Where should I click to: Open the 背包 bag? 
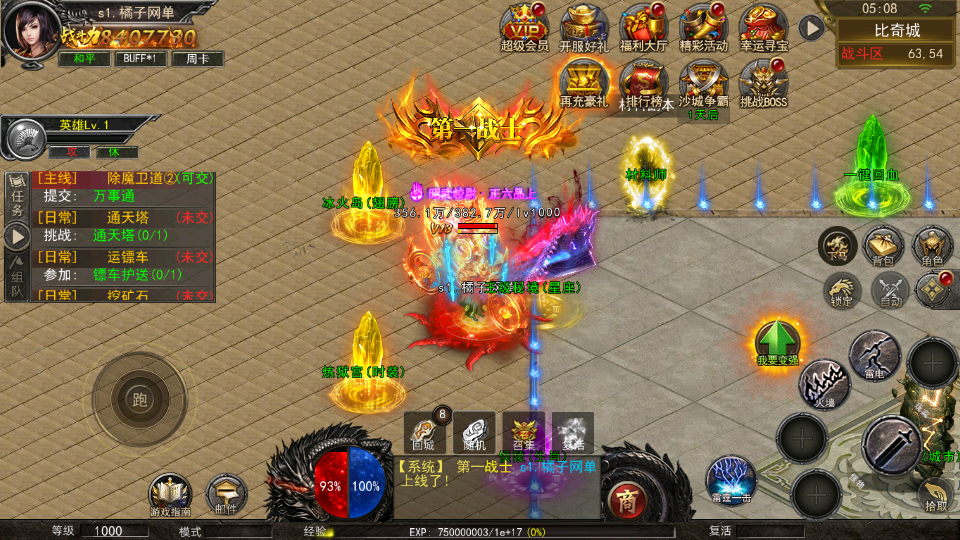[884, 246]
